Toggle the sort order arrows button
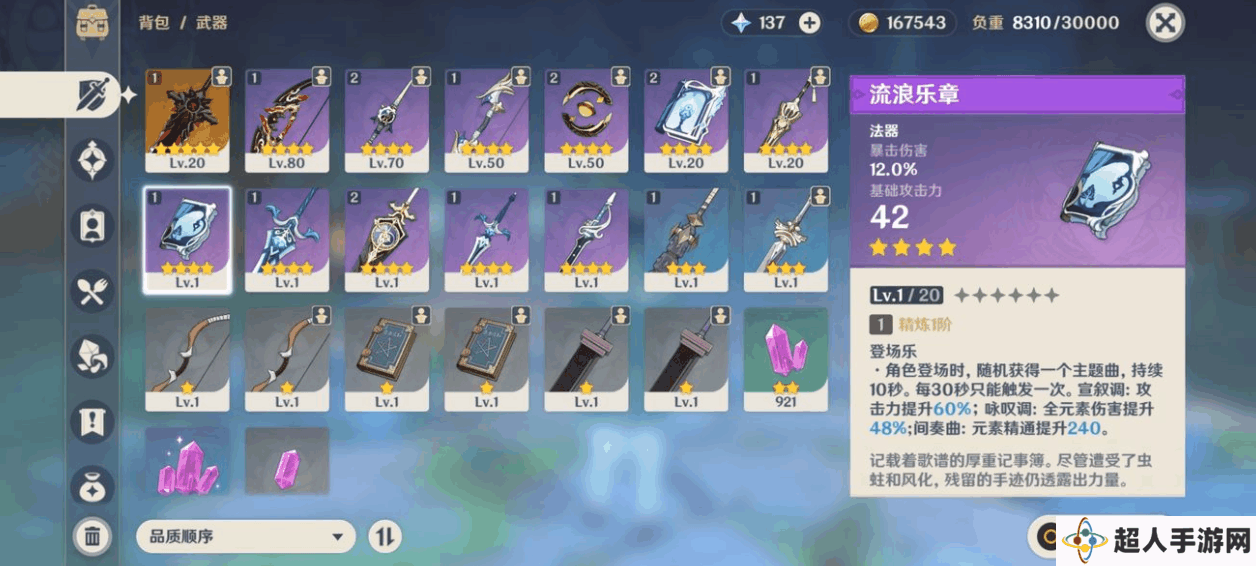 point(385,537)
